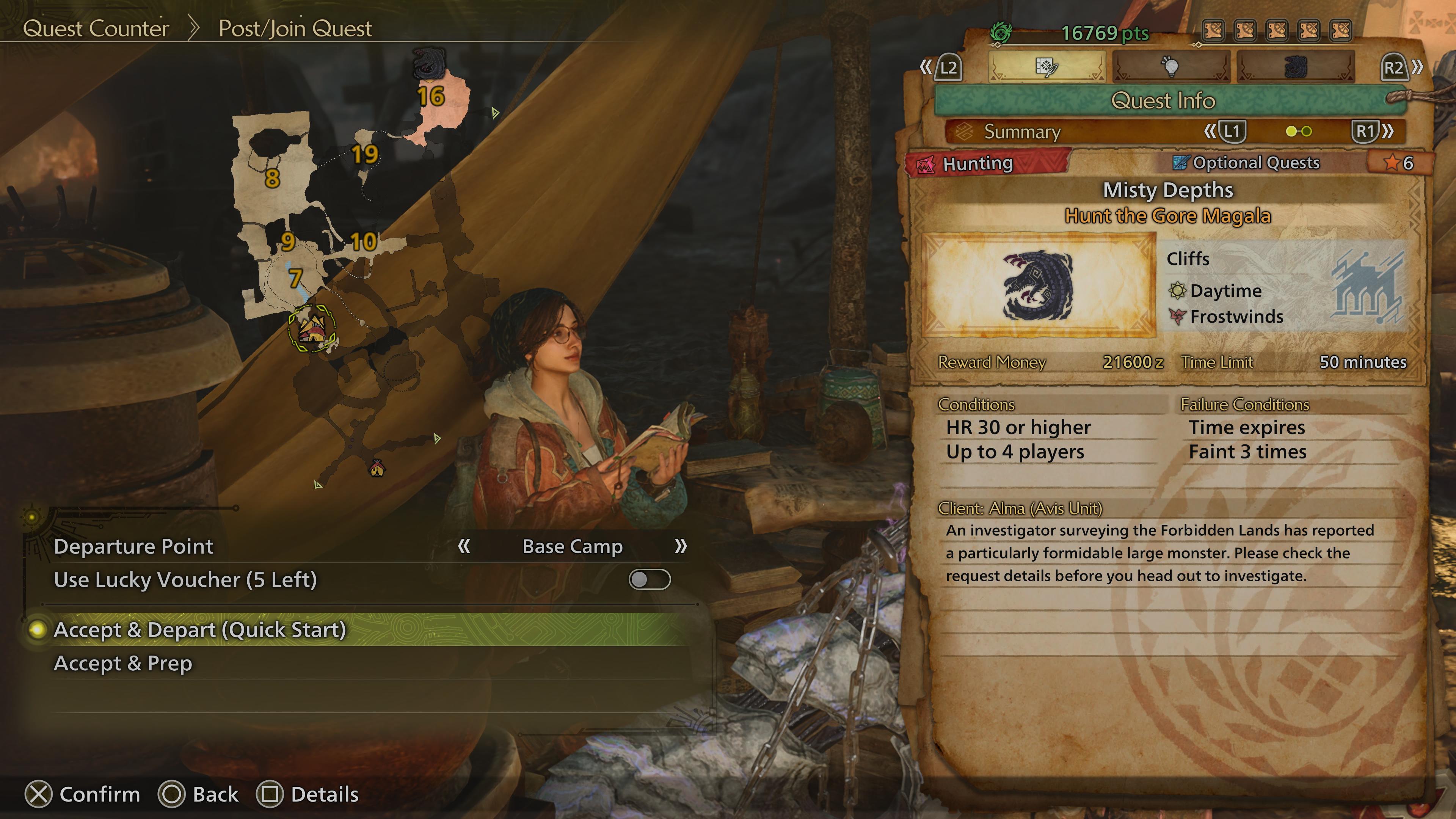The image size is (1456, 819).
Task: Click map area number 16
Action: [x=431, y=97]
